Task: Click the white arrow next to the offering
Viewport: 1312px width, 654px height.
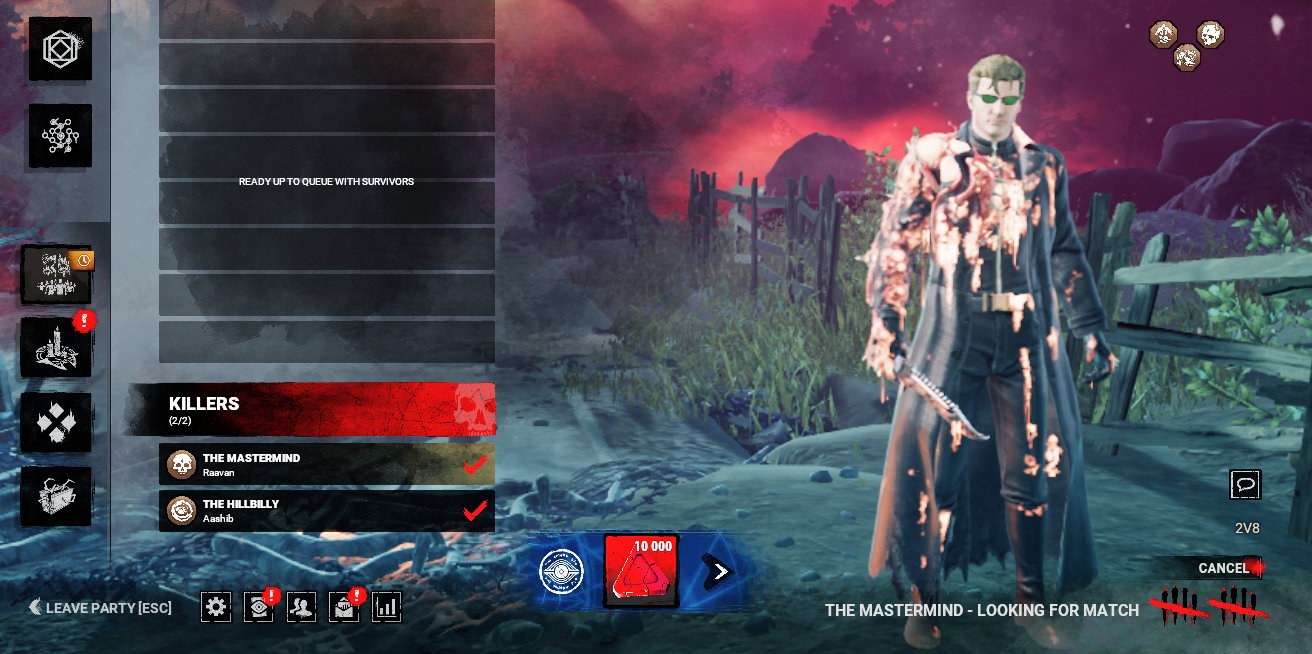Action: (x=718, y=571)
